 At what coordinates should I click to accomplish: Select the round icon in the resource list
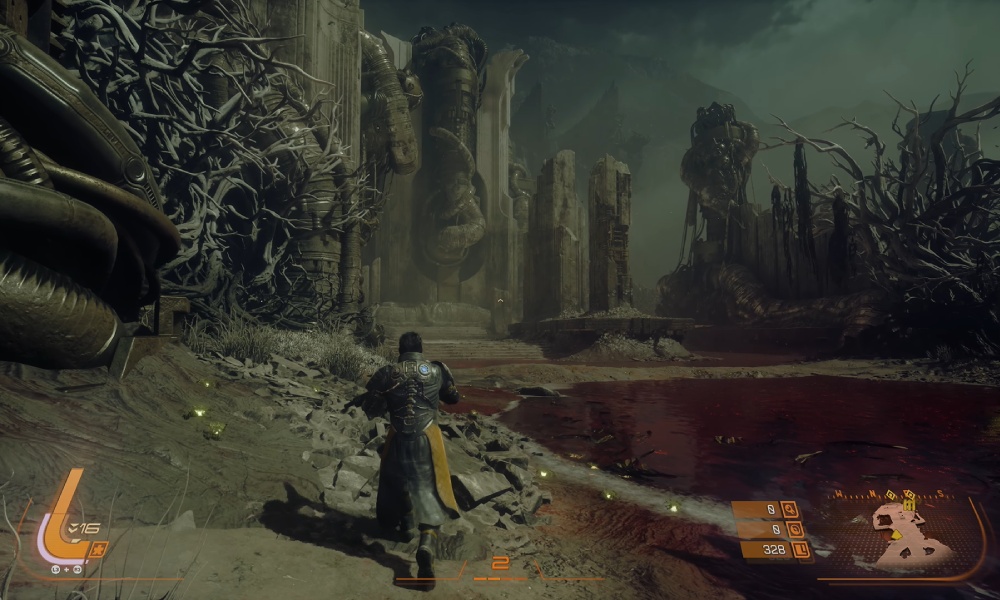coord(795,529)
